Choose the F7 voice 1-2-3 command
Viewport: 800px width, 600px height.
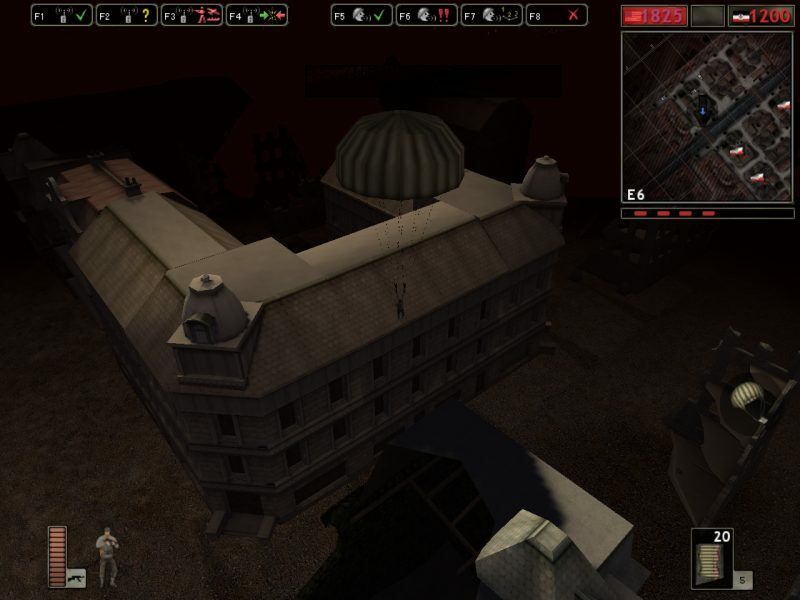click(491, 15)
